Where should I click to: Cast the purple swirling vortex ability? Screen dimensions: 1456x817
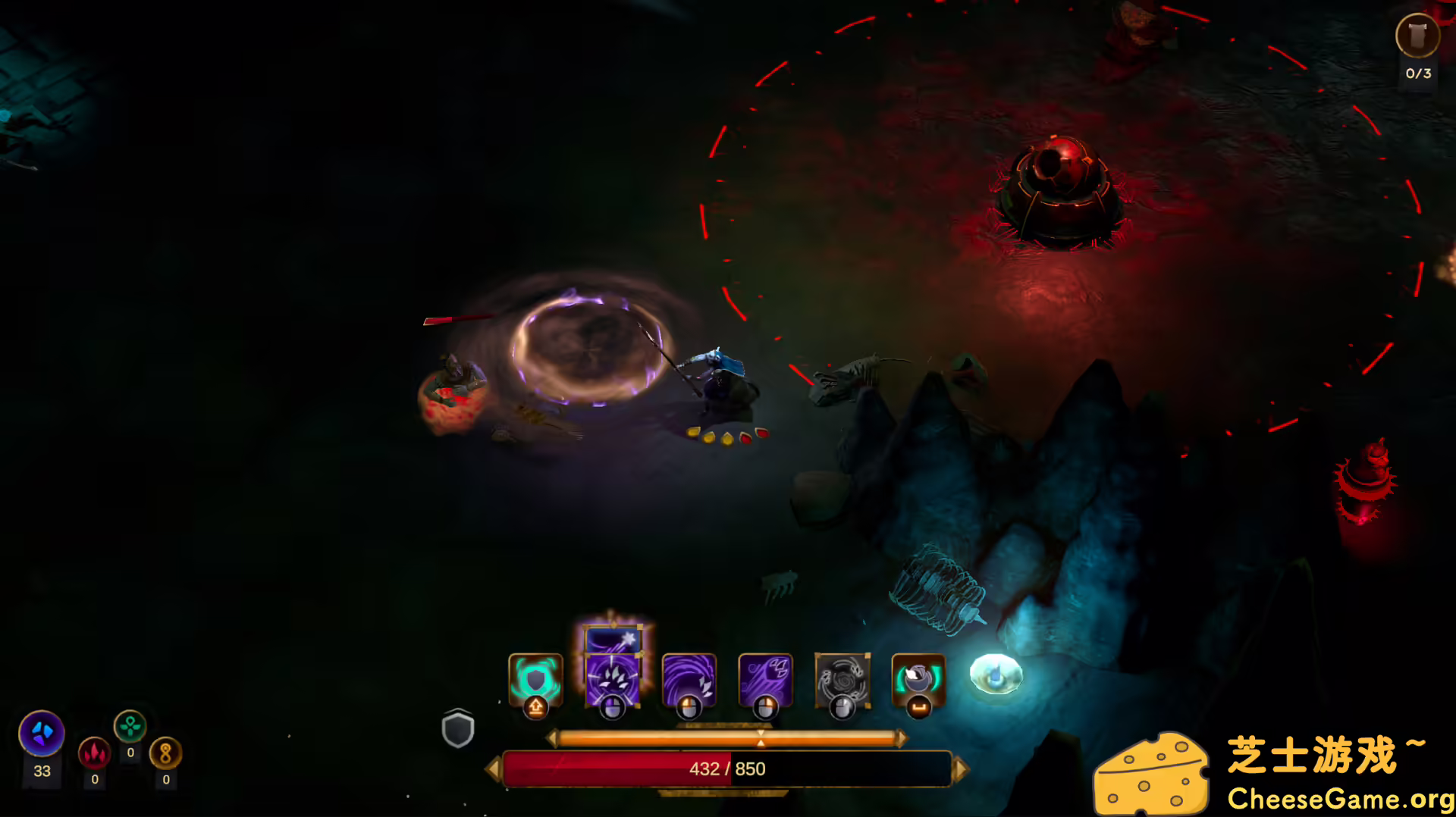[x=689, y=679]
